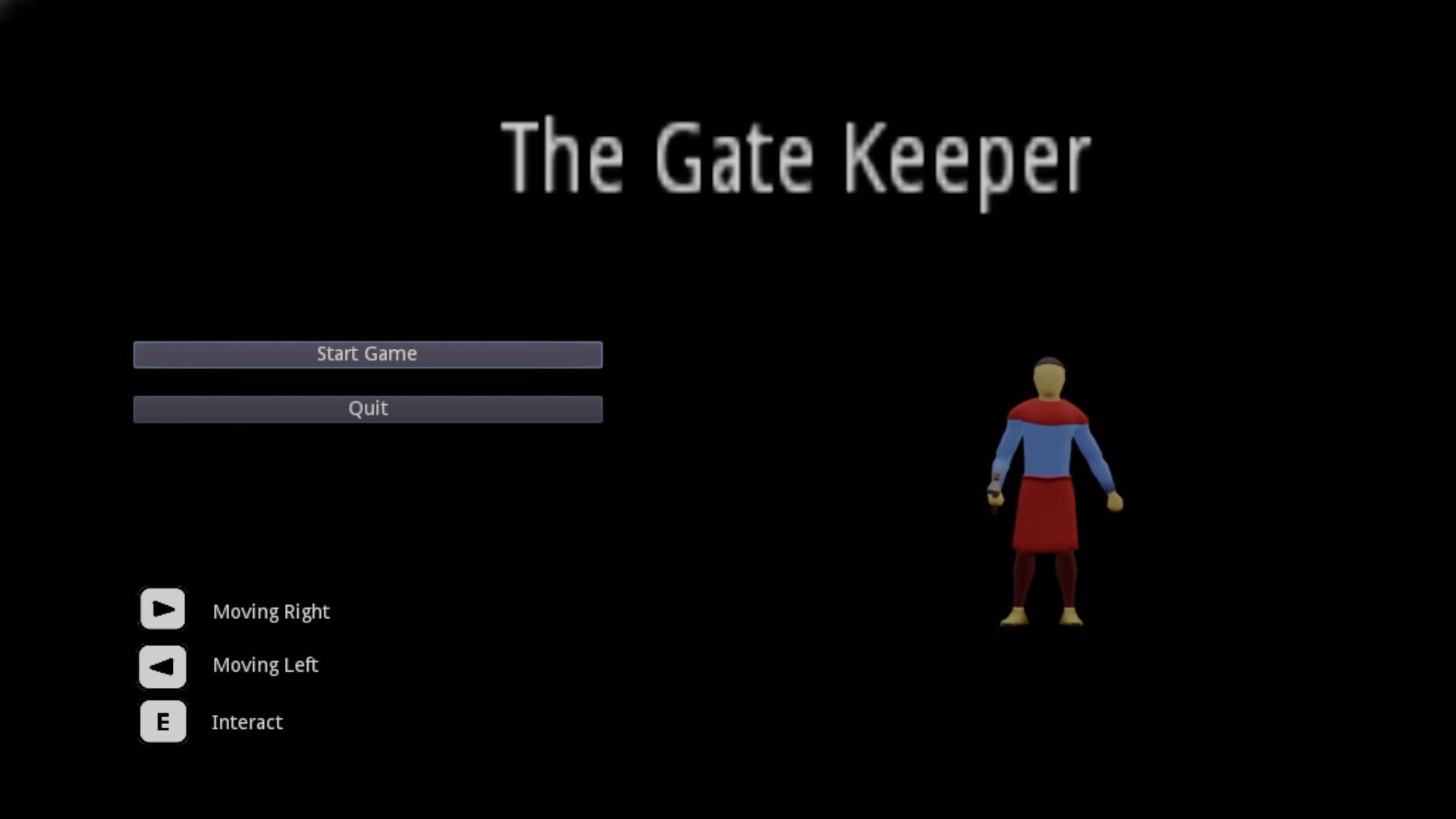Screen dimensions: 1456x819
Task: Select the right-pointing play-style control icon
Action: pyautogui.click(x=162, y=608)
